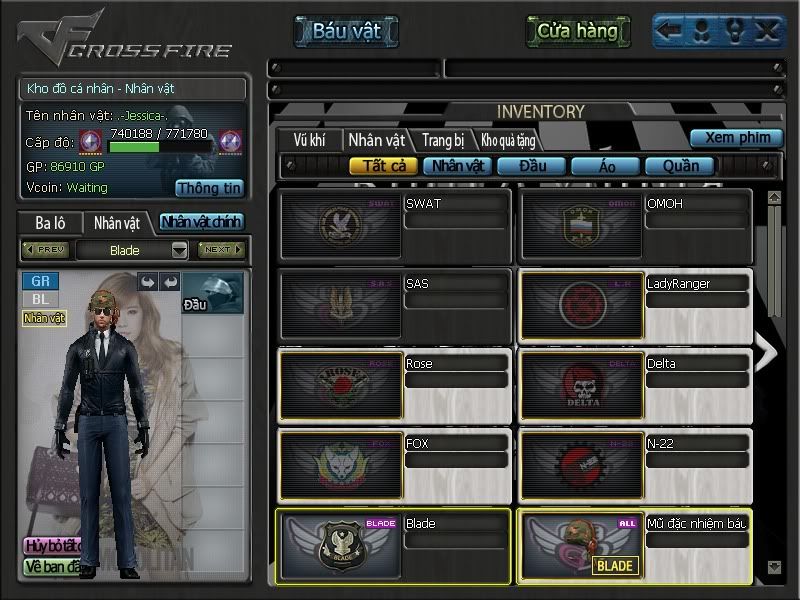Image resolution: width=800 pixels, height=600 pixels.
Task: Click the Xem phim button
Action: [x=736, y=138]
